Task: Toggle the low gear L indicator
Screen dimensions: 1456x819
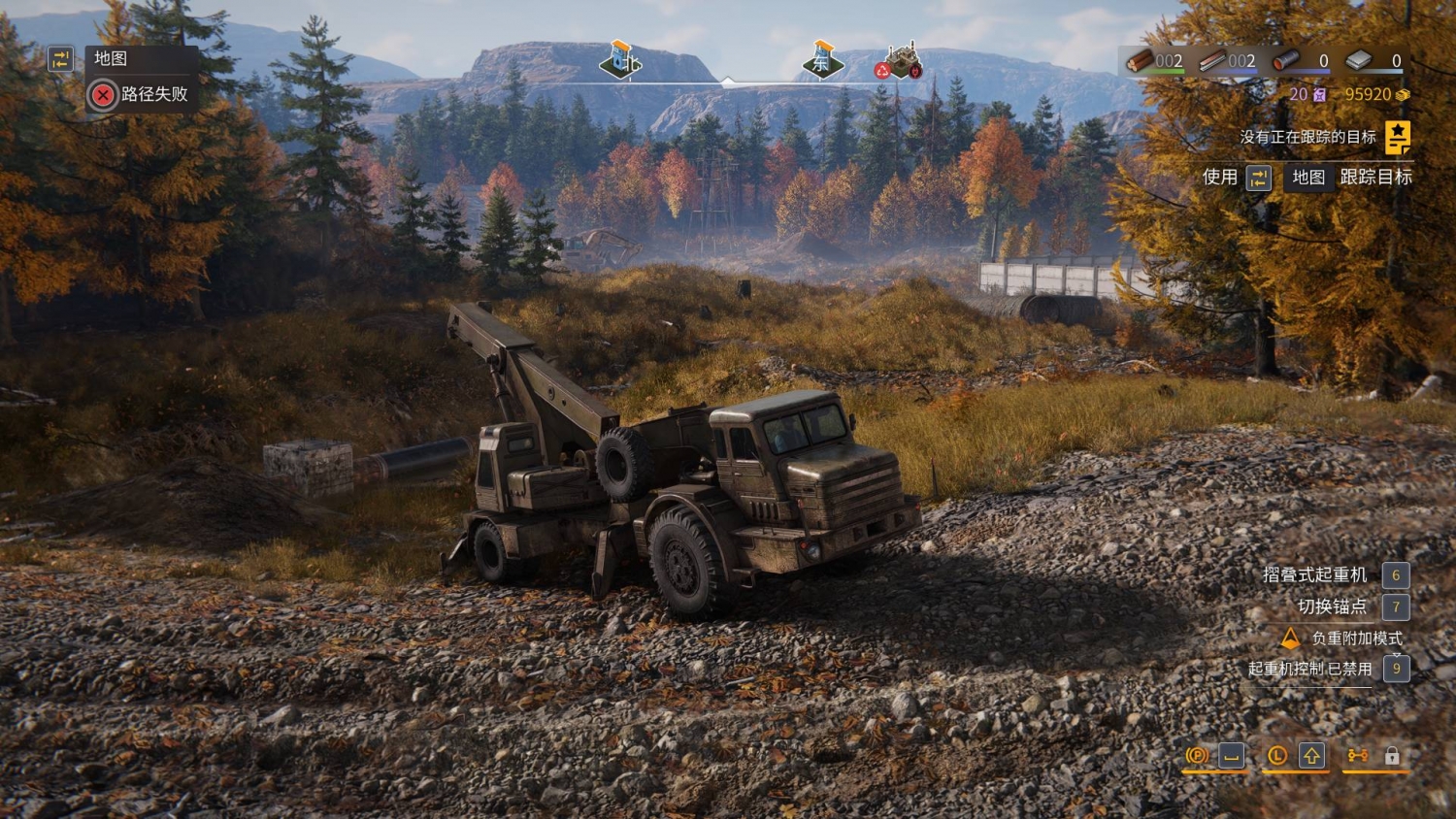Action: coord(1277,755)
